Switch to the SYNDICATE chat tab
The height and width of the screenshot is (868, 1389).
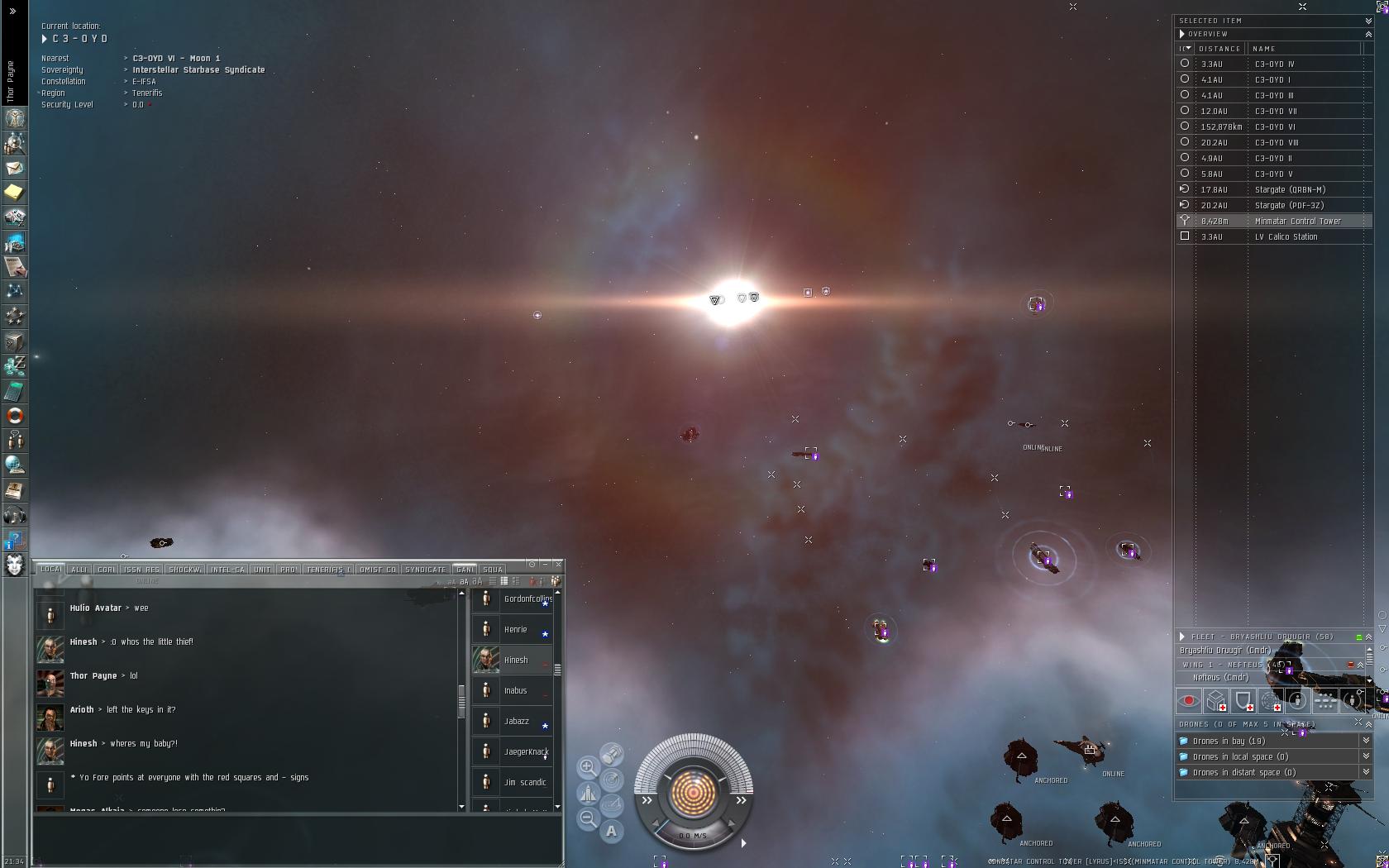point(425,570)
